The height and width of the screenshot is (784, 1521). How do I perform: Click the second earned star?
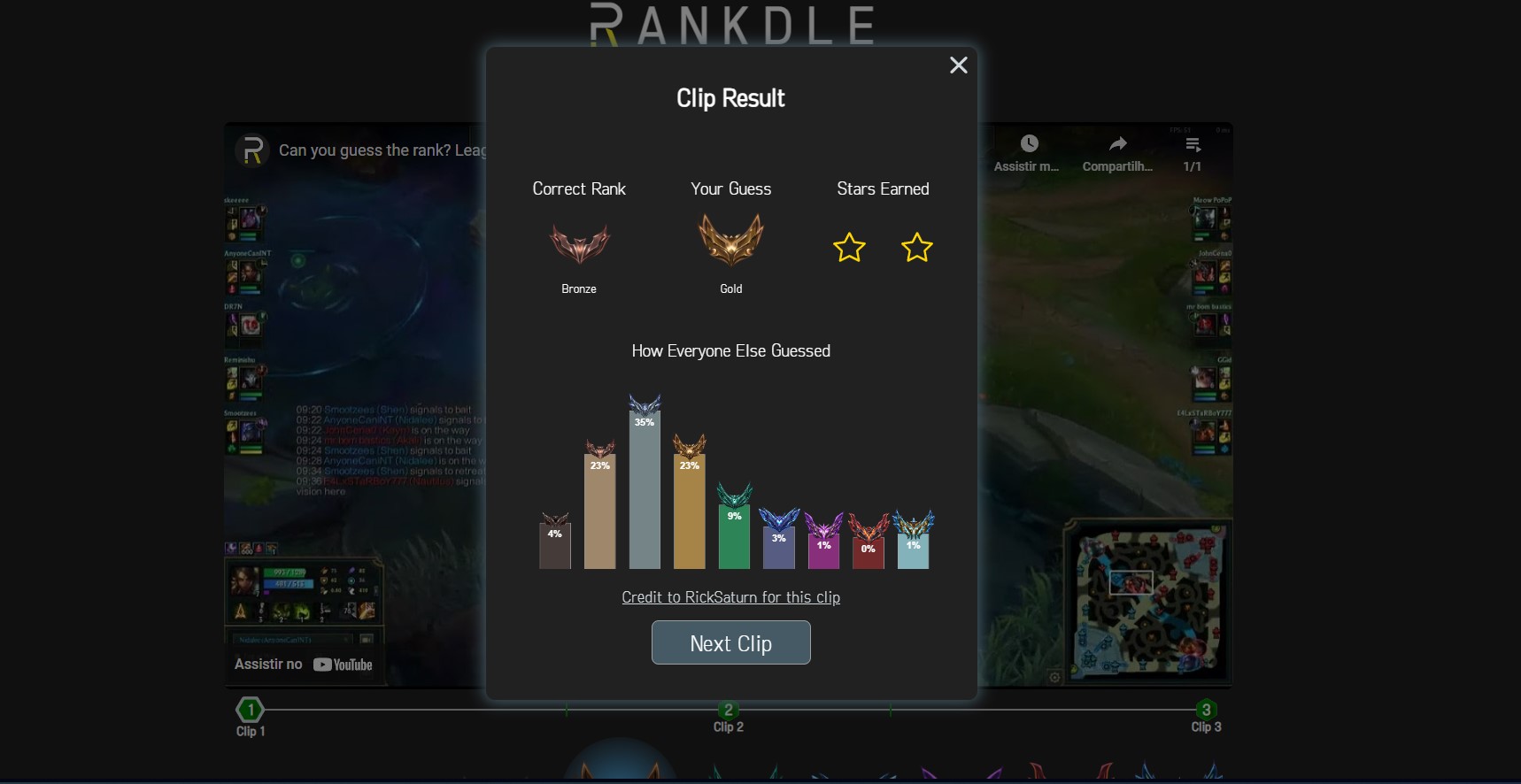point(916,249)
